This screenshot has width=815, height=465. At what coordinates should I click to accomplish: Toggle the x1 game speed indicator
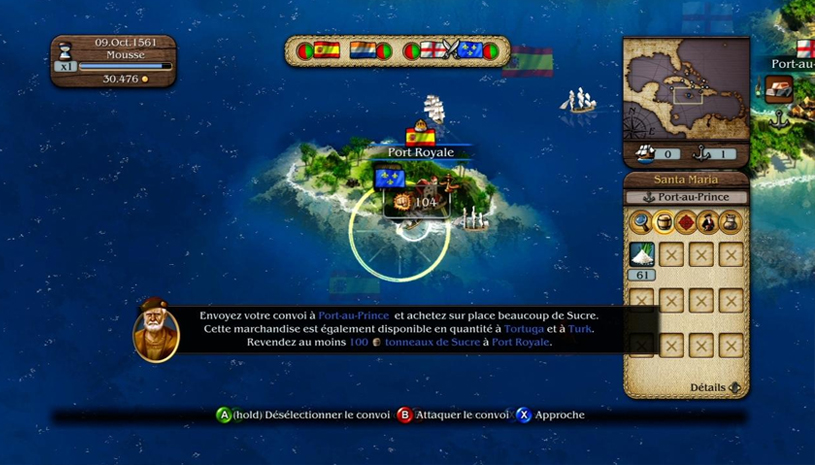65,66
